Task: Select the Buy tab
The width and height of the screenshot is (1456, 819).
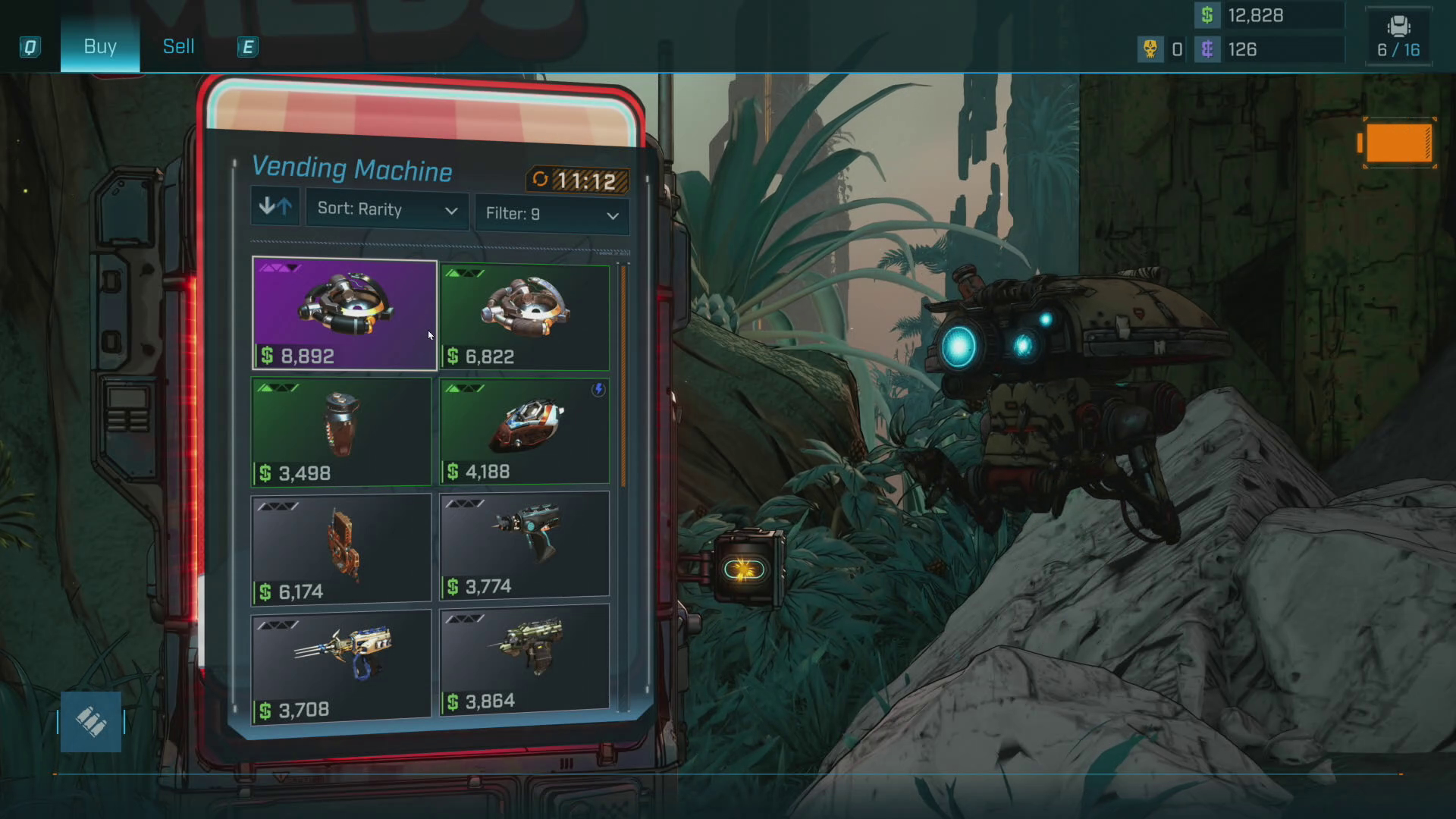Action: coord(100,46)
